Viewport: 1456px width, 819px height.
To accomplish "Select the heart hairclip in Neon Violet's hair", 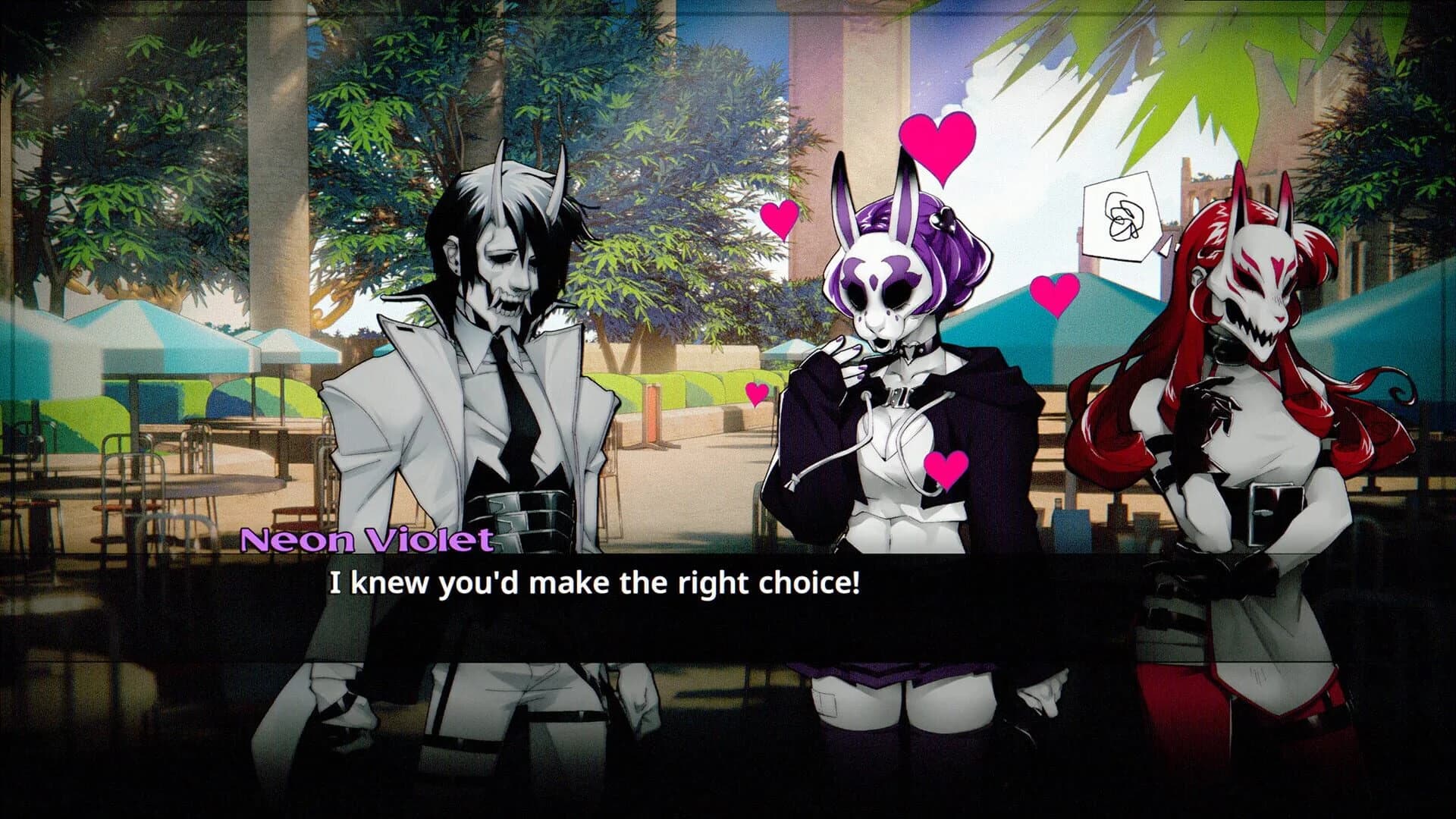I will click(943, 219).
